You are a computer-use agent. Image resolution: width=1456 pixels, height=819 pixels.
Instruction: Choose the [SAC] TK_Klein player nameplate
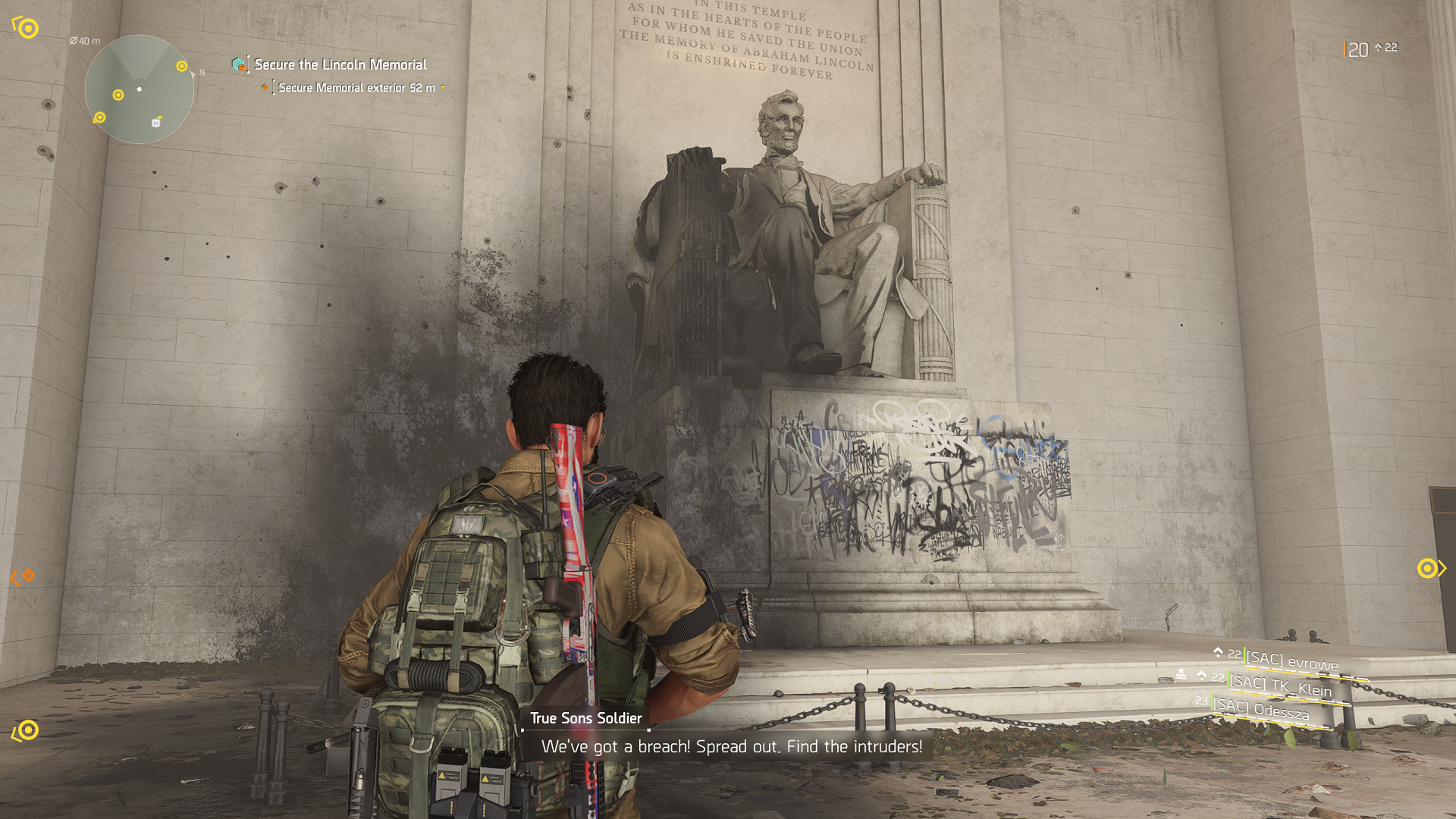1280,686
